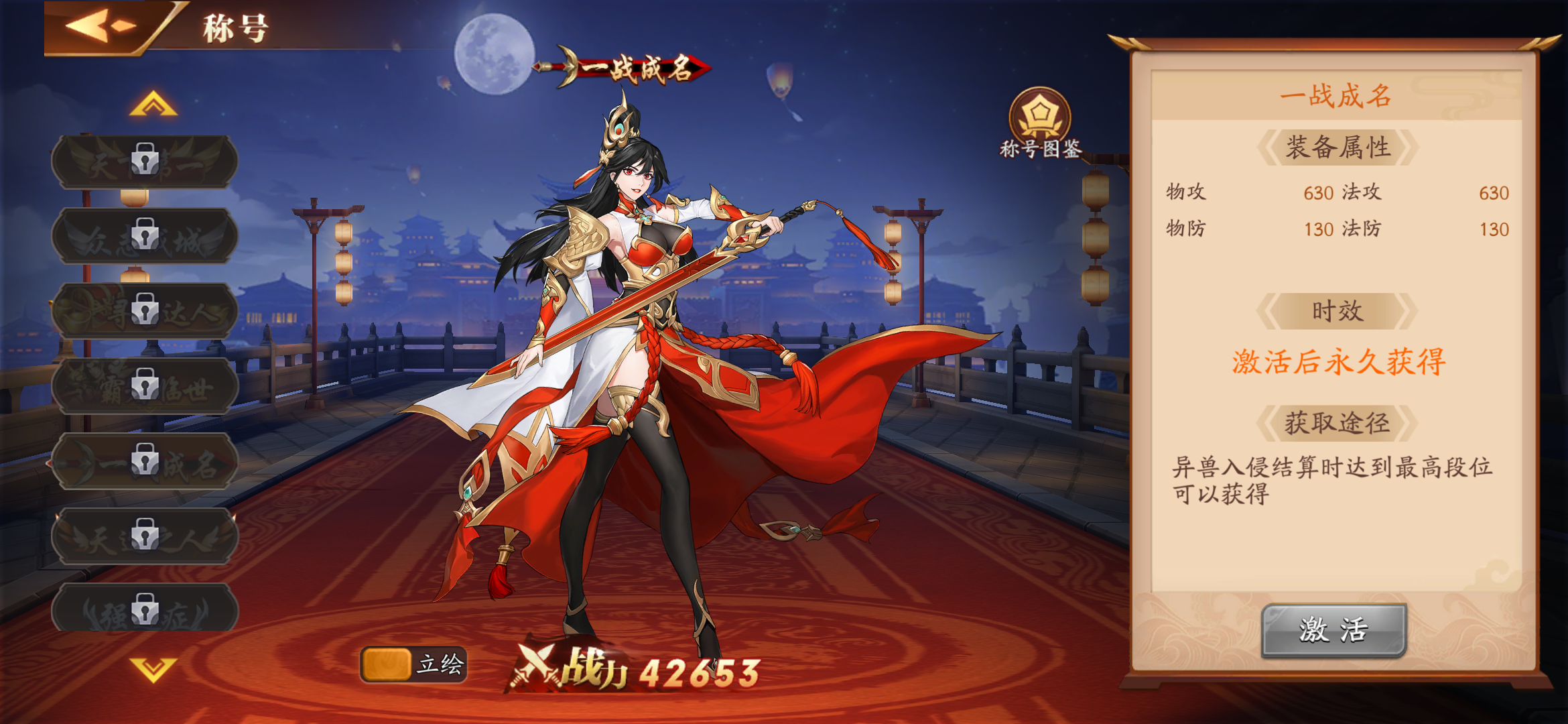This screenshot has width=1568, height=724.
Task: Select the locked 强迫症 title
Action: [145, 609]
